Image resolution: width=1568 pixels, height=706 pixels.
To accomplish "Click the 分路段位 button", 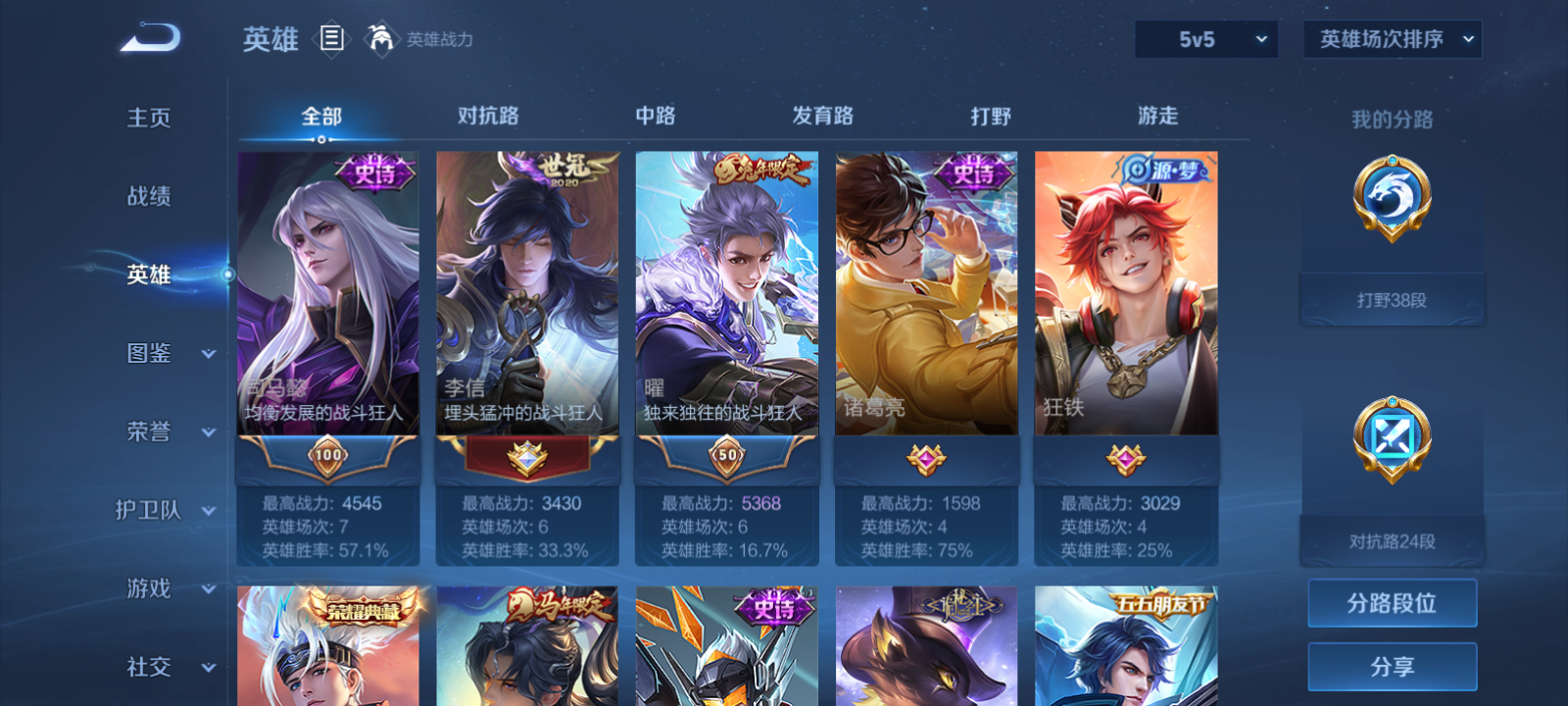I will point(1392,602).
